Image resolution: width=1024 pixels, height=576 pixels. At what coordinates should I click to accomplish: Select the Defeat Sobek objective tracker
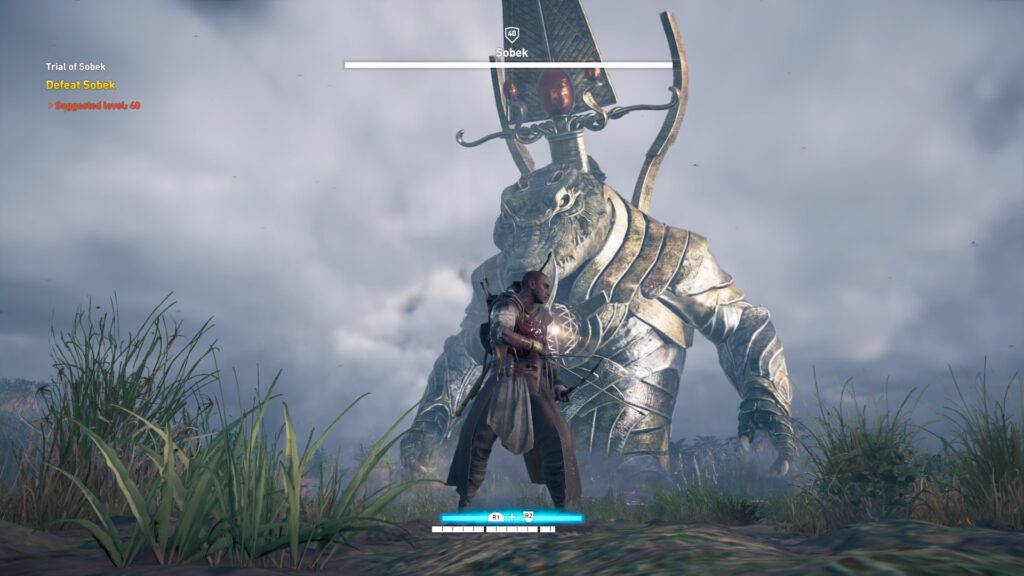coord(80,85)
